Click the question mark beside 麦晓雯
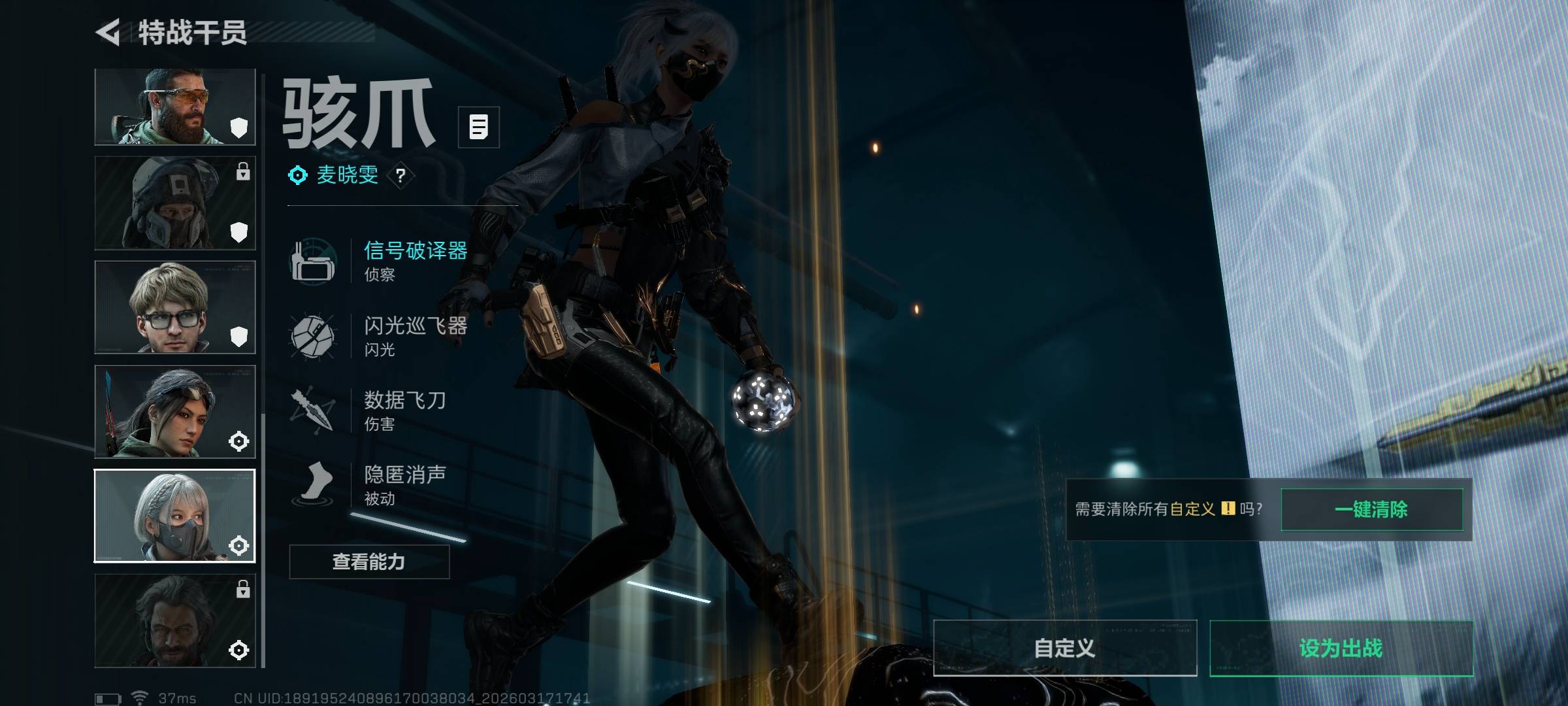This screenshot has width=1568, height=706. 400,175
